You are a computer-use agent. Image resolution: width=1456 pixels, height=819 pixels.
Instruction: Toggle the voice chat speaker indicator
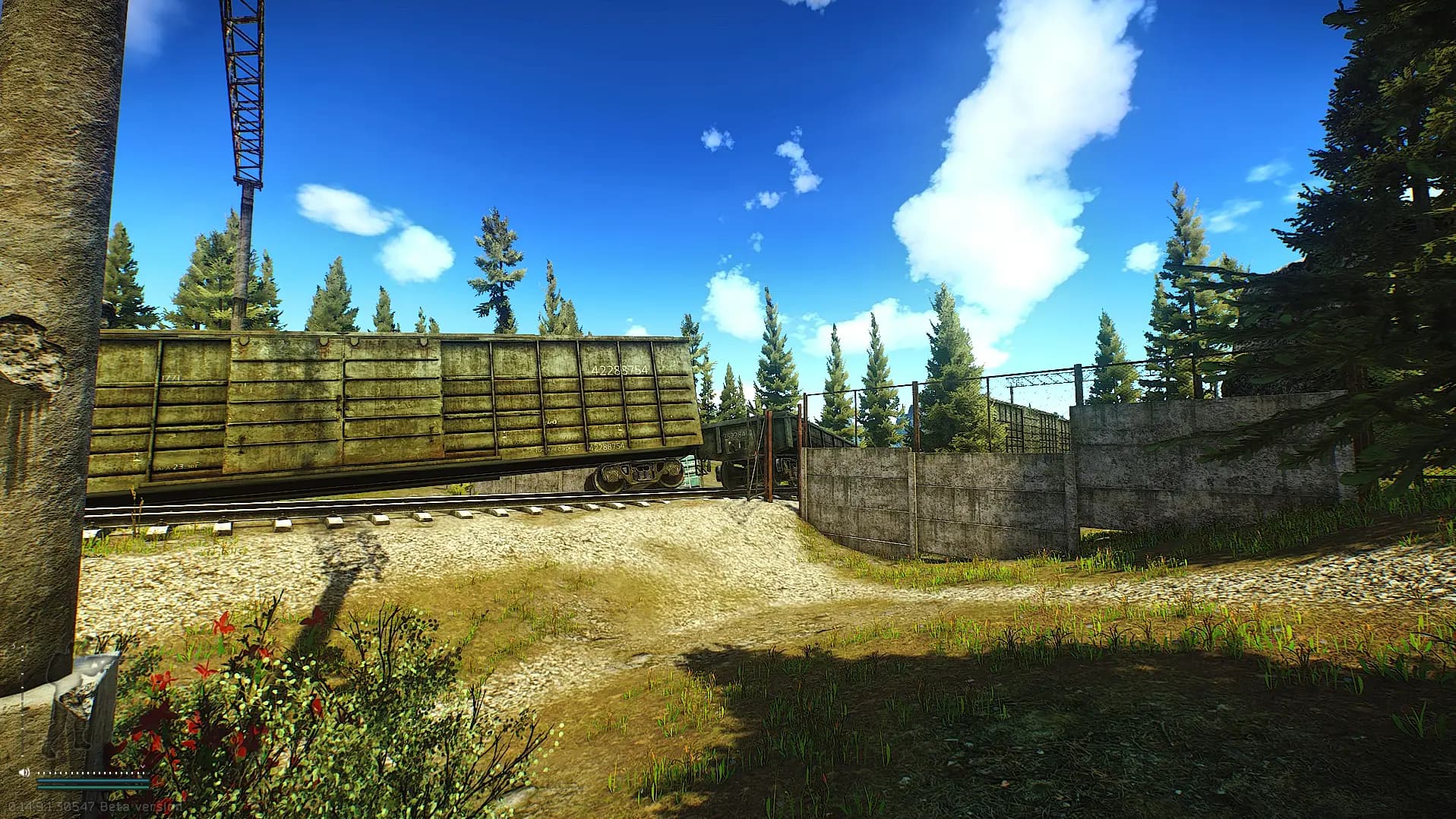[x=24, y=773]
